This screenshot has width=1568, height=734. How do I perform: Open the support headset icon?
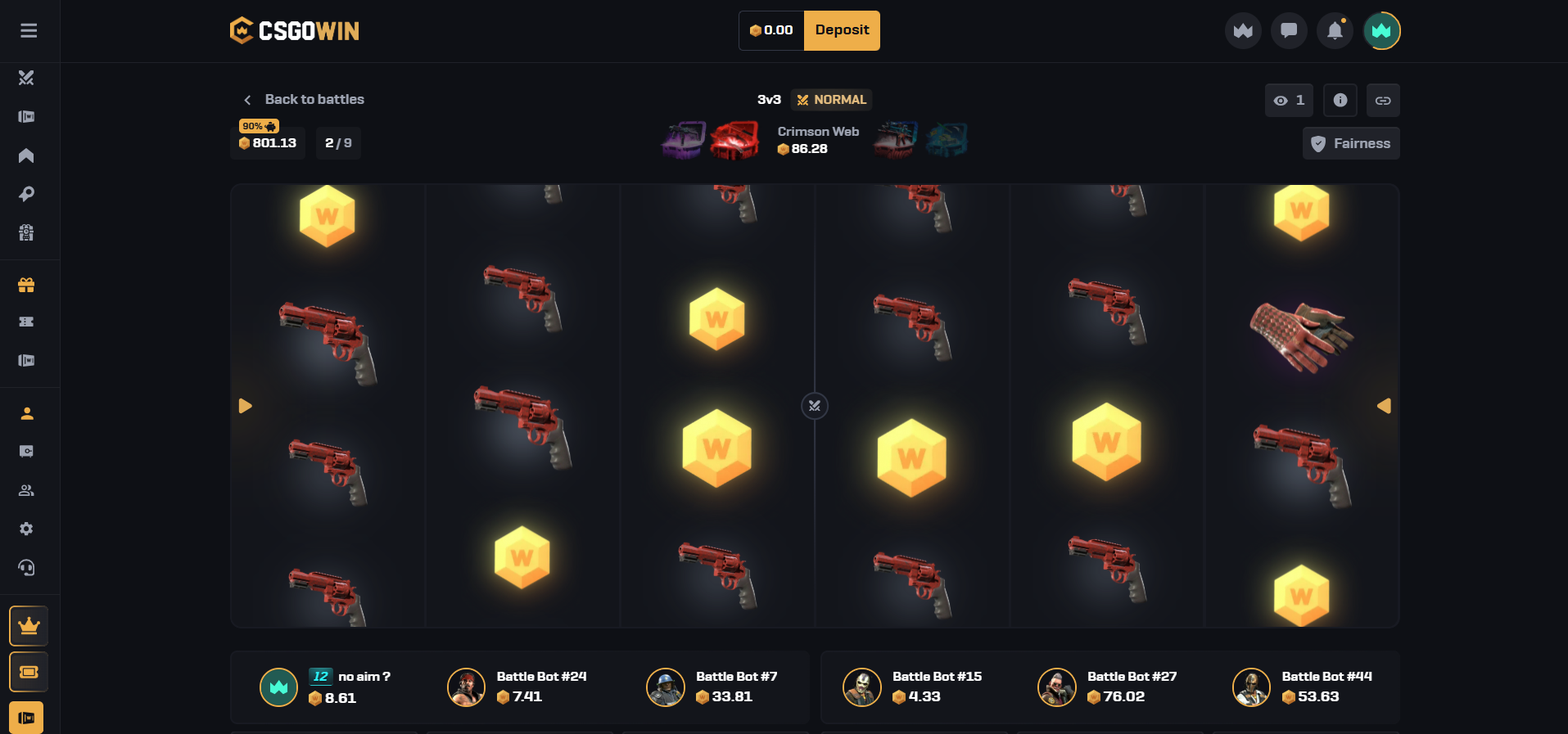click(26, 568)
